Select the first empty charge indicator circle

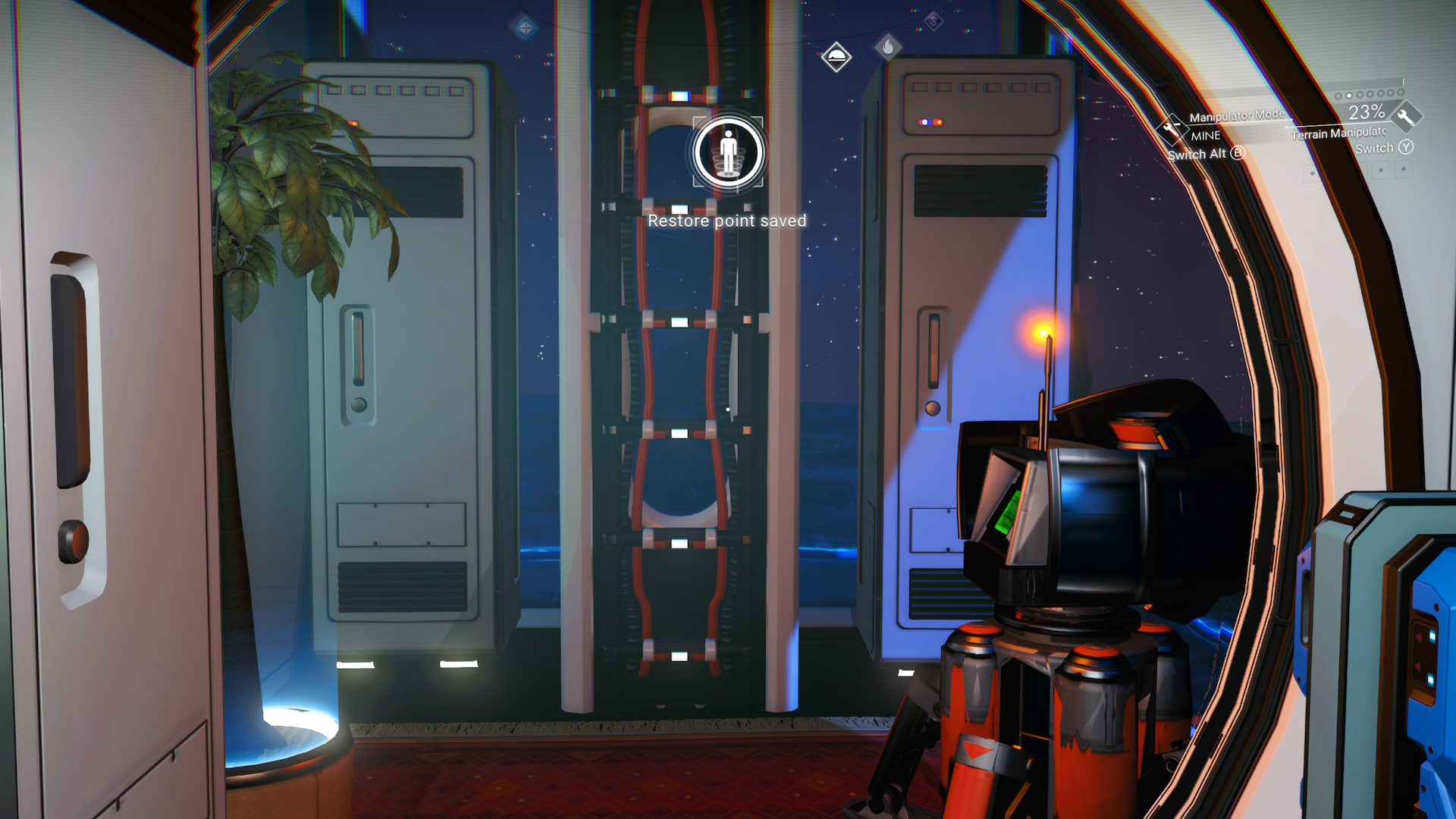click(1338, 96)
